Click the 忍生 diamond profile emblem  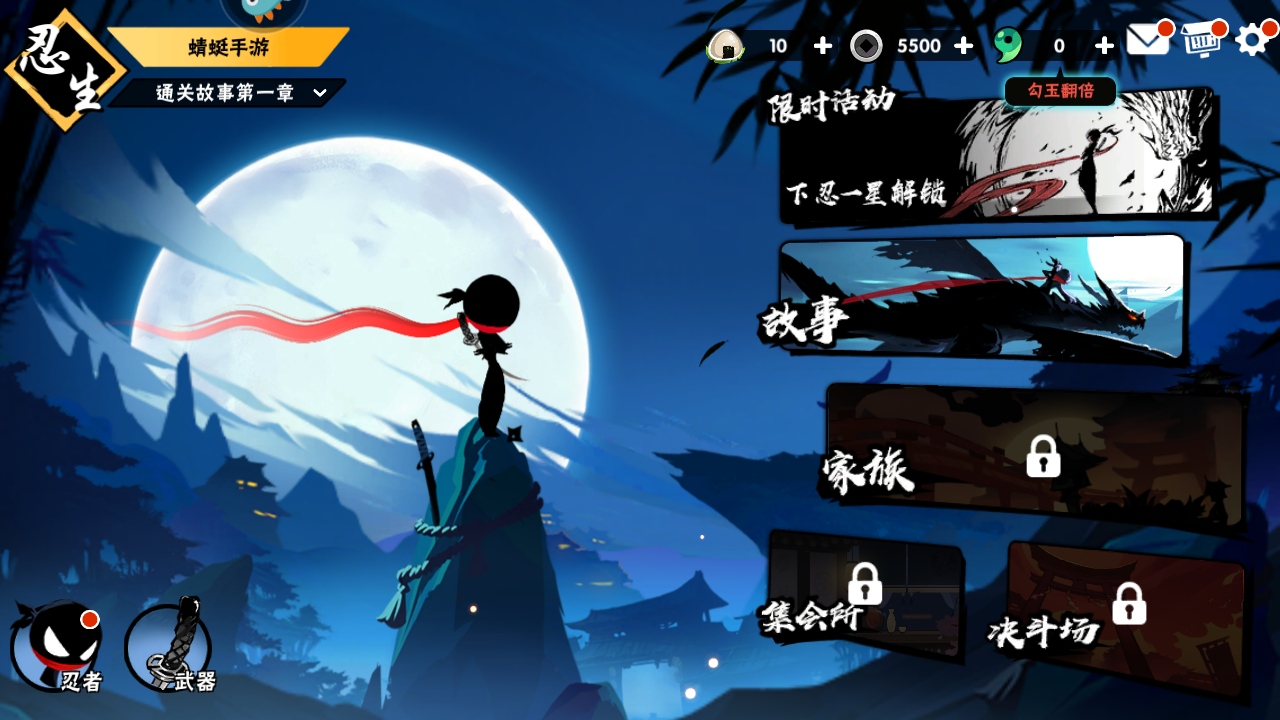click(62, 70)
